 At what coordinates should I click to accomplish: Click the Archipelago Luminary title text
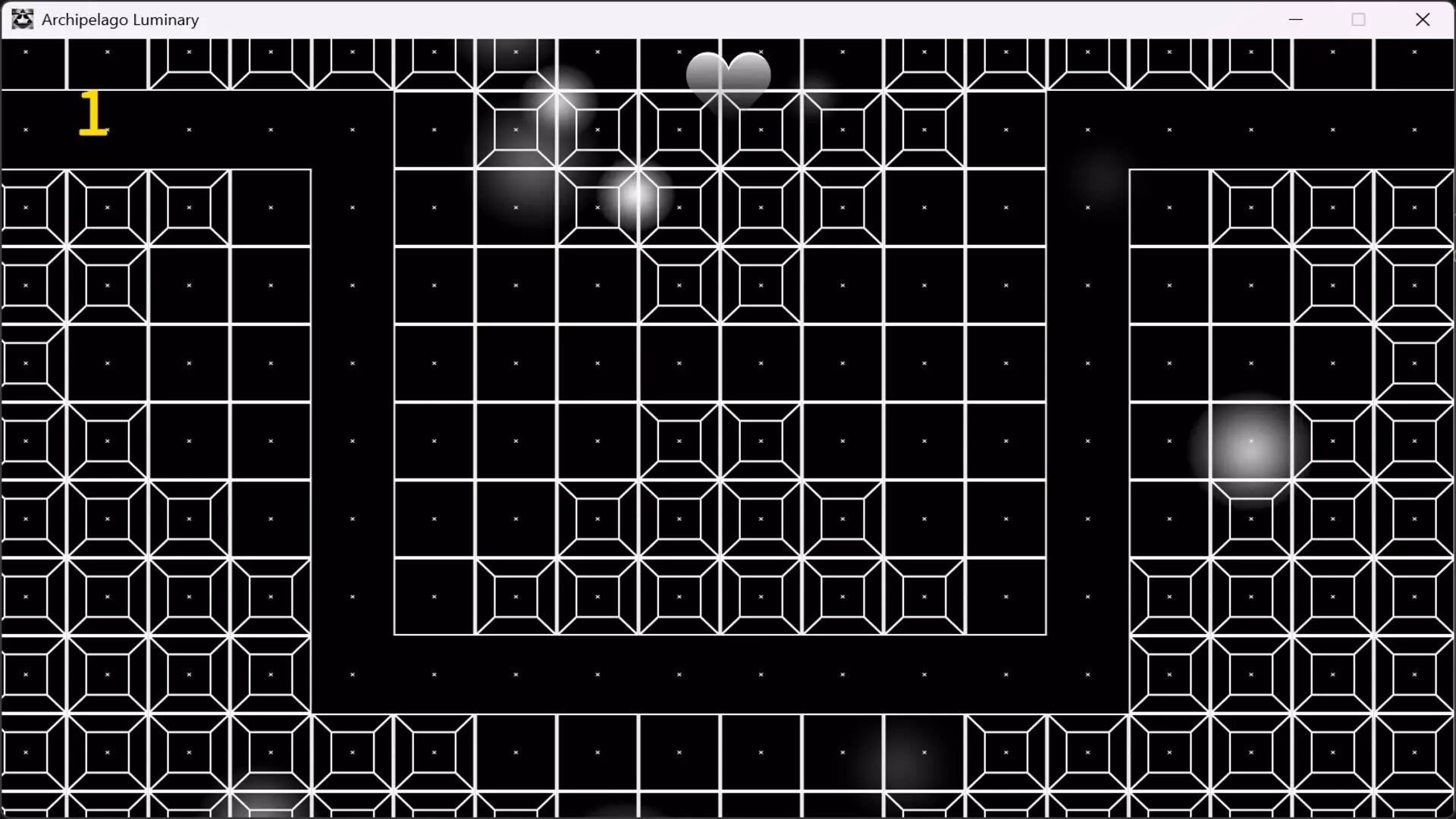[x=120, y=19]
